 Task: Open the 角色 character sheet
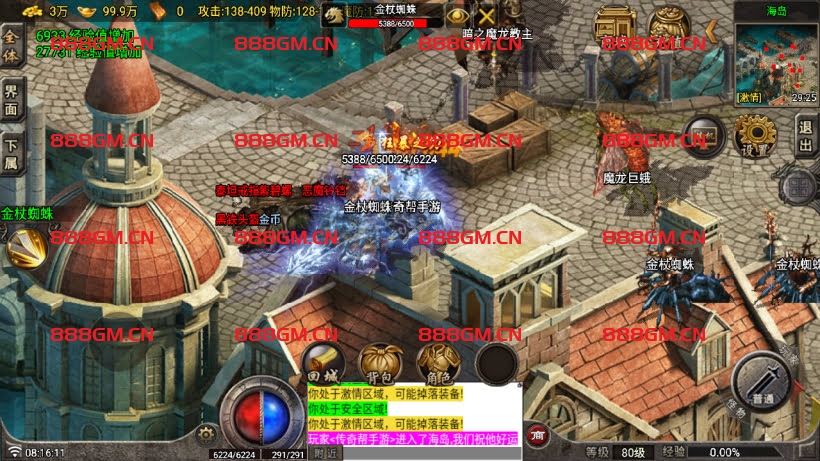[439, 362]
